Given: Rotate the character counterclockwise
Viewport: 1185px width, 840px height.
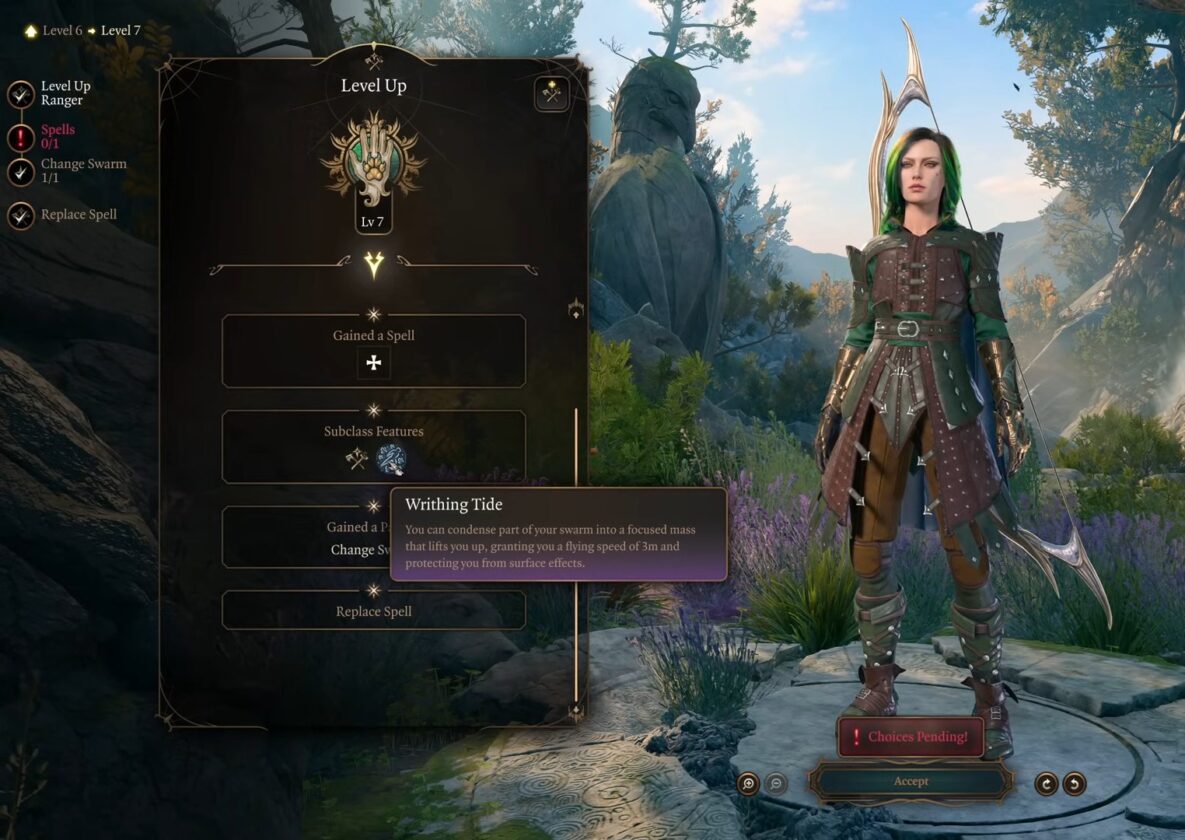Looking at the screenshot, I should [1074, 783].
